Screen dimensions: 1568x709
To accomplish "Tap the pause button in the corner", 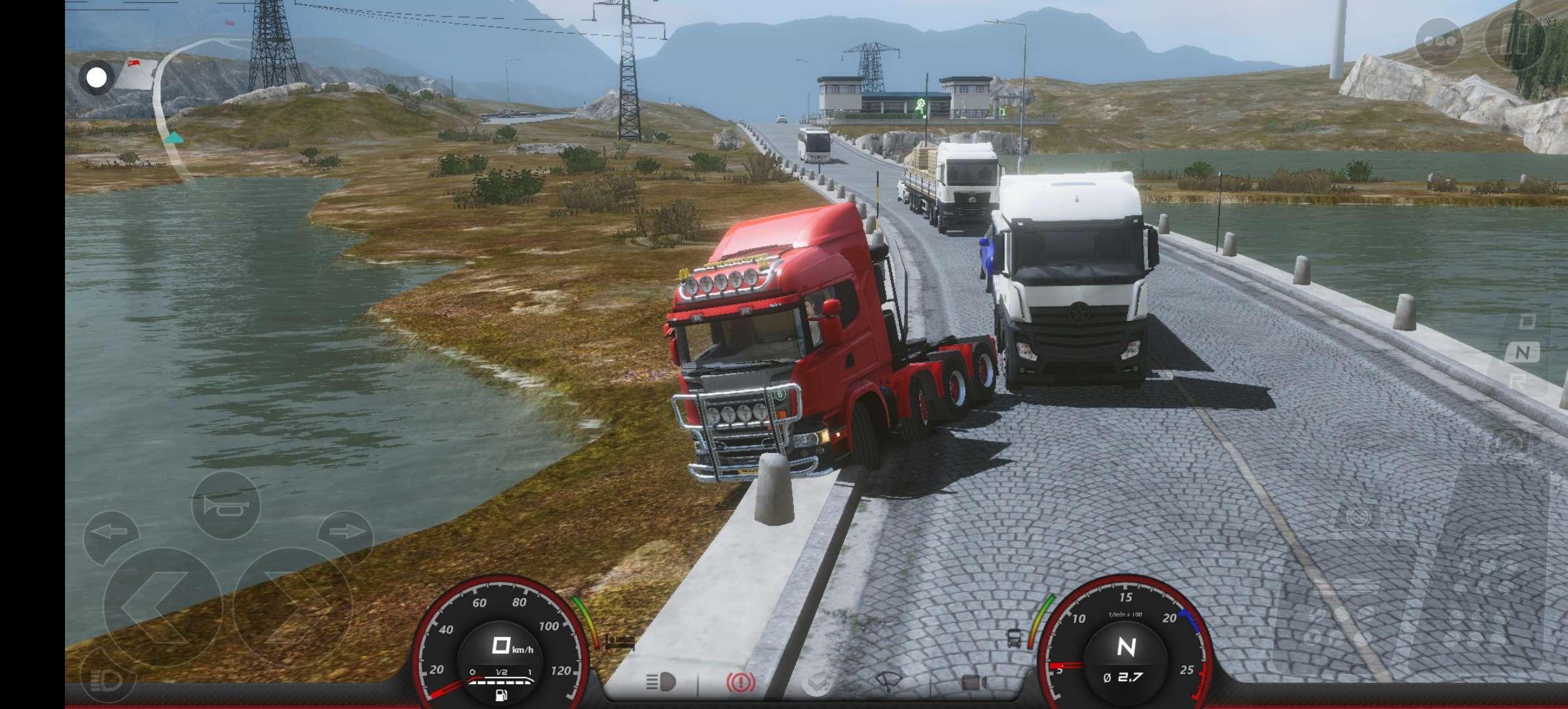I will 1517,39.
